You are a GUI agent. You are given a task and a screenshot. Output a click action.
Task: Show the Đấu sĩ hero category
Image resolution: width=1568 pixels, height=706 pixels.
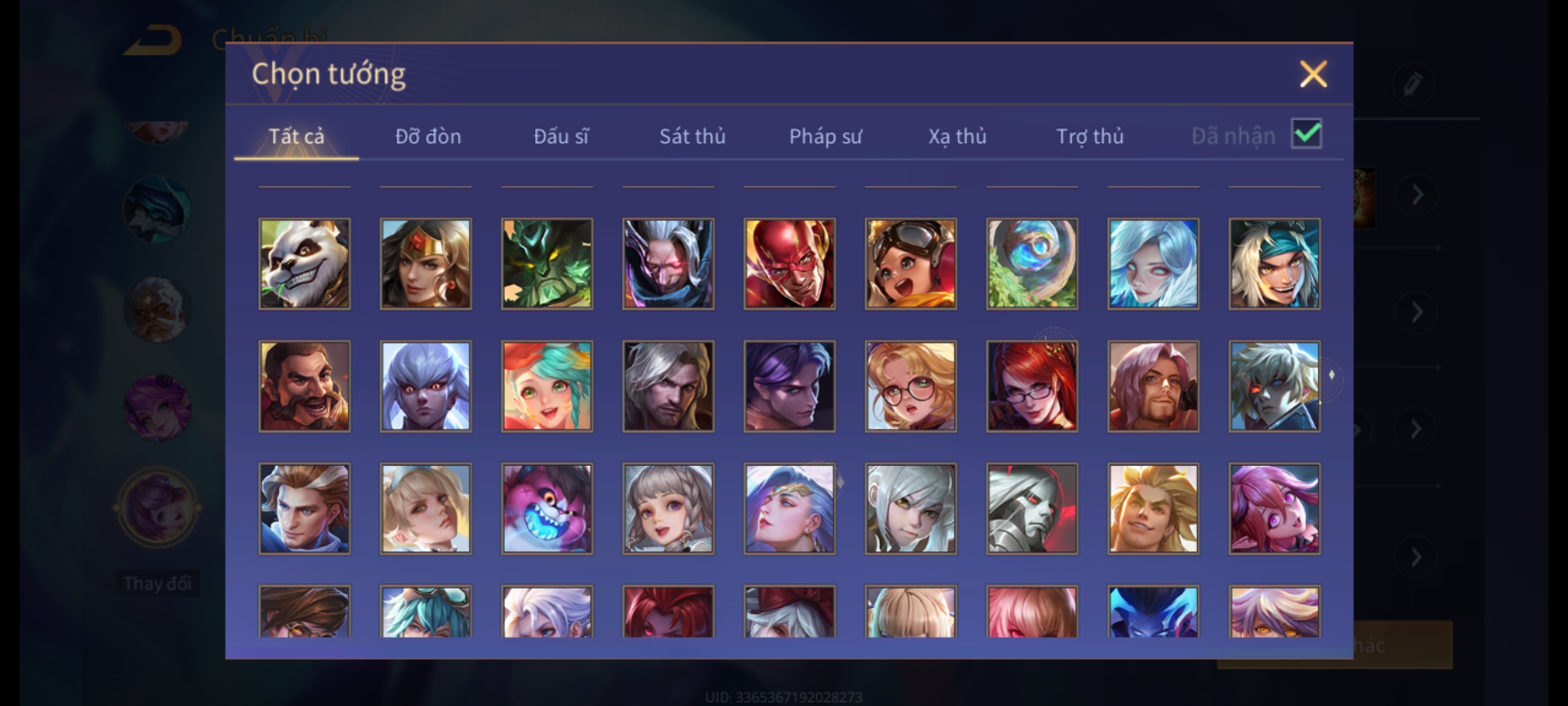click(561, 136)
